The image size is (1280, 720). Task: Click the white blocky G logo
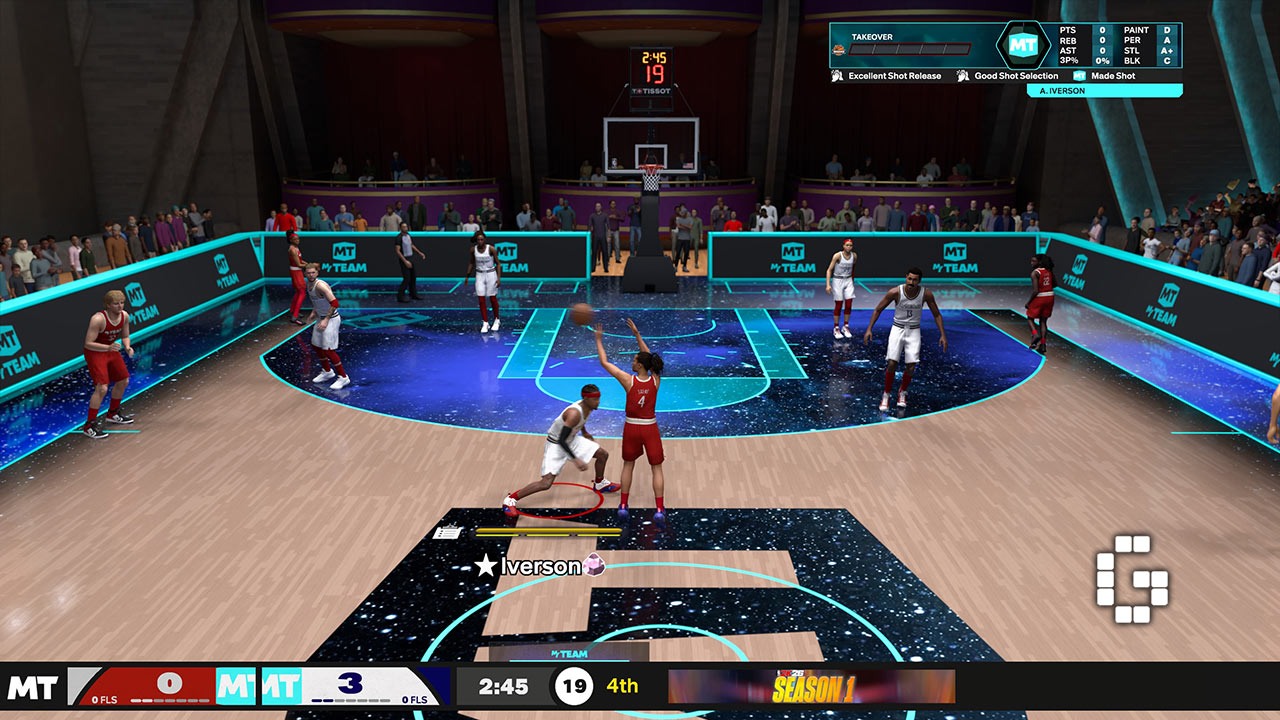click(1132, 579)
